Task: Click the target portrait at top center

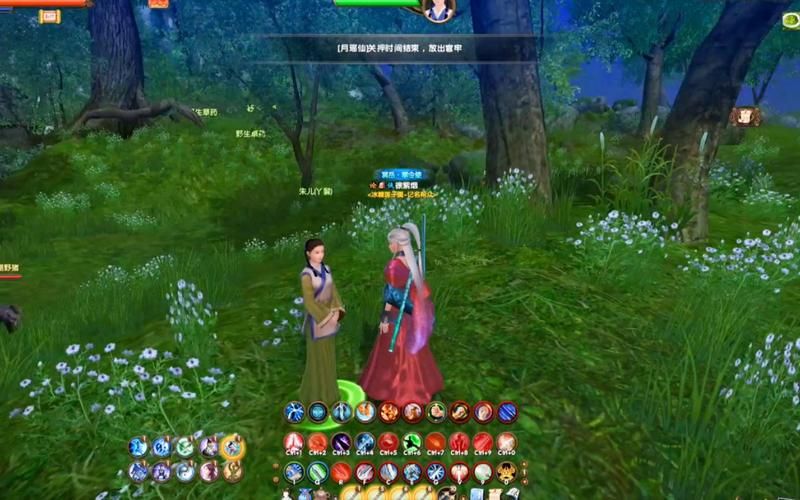Action: pos(438,10)
